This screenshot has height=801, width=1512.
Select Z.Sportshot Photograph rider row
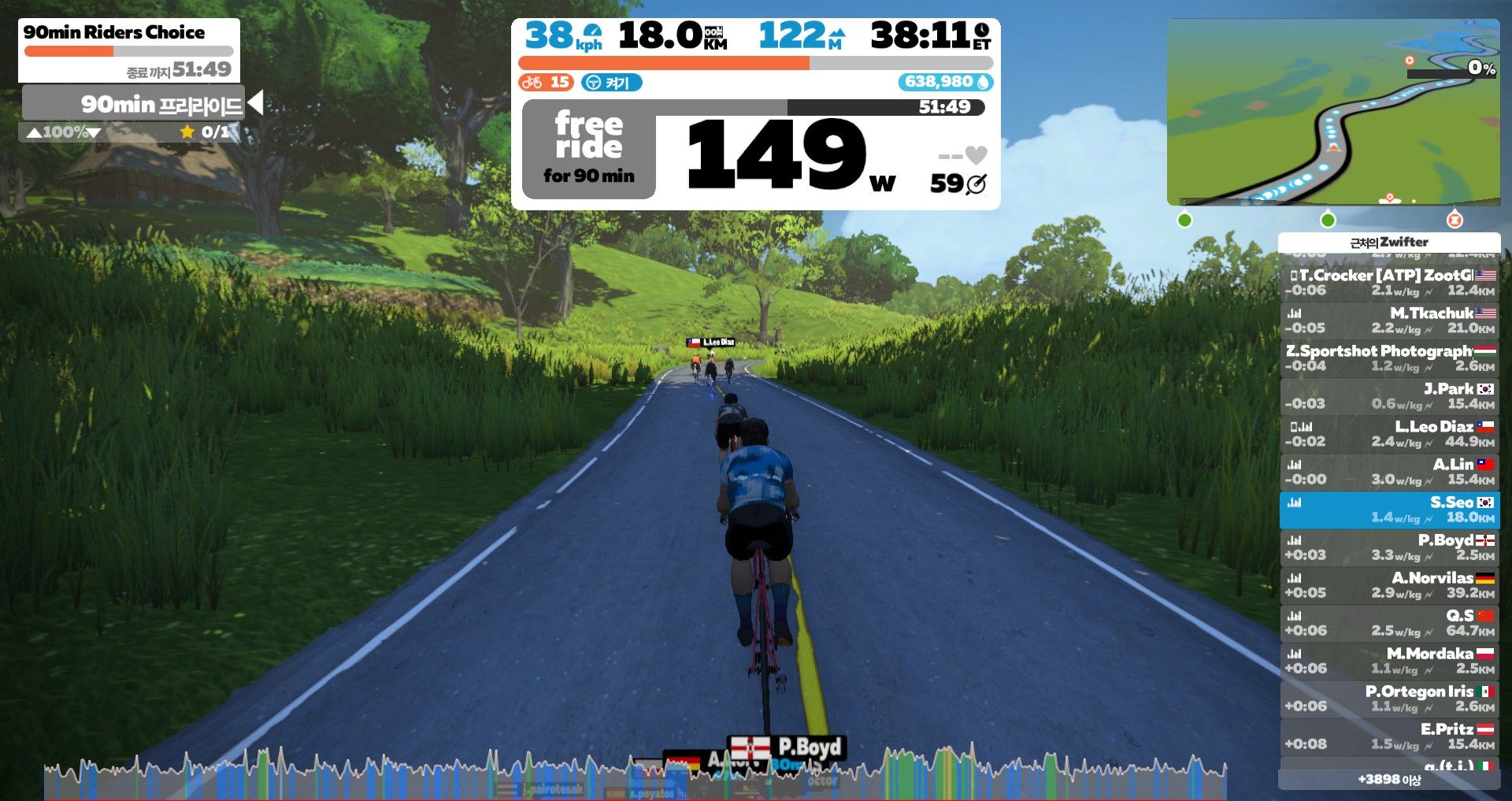point(1389,358)
